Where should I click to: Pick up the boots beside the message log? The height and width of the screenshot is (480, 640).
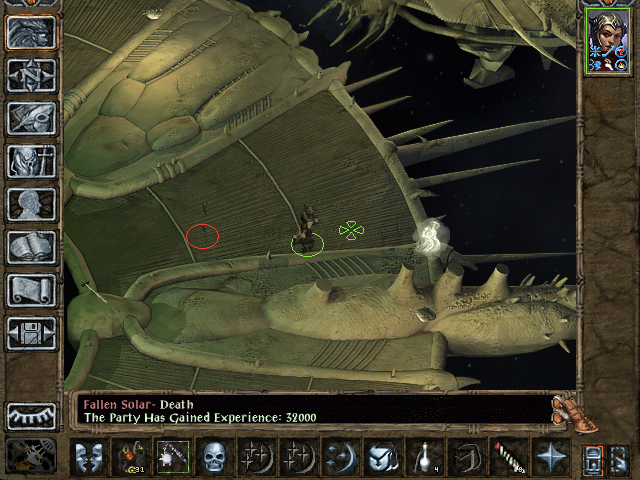click(x=567, y=408)
